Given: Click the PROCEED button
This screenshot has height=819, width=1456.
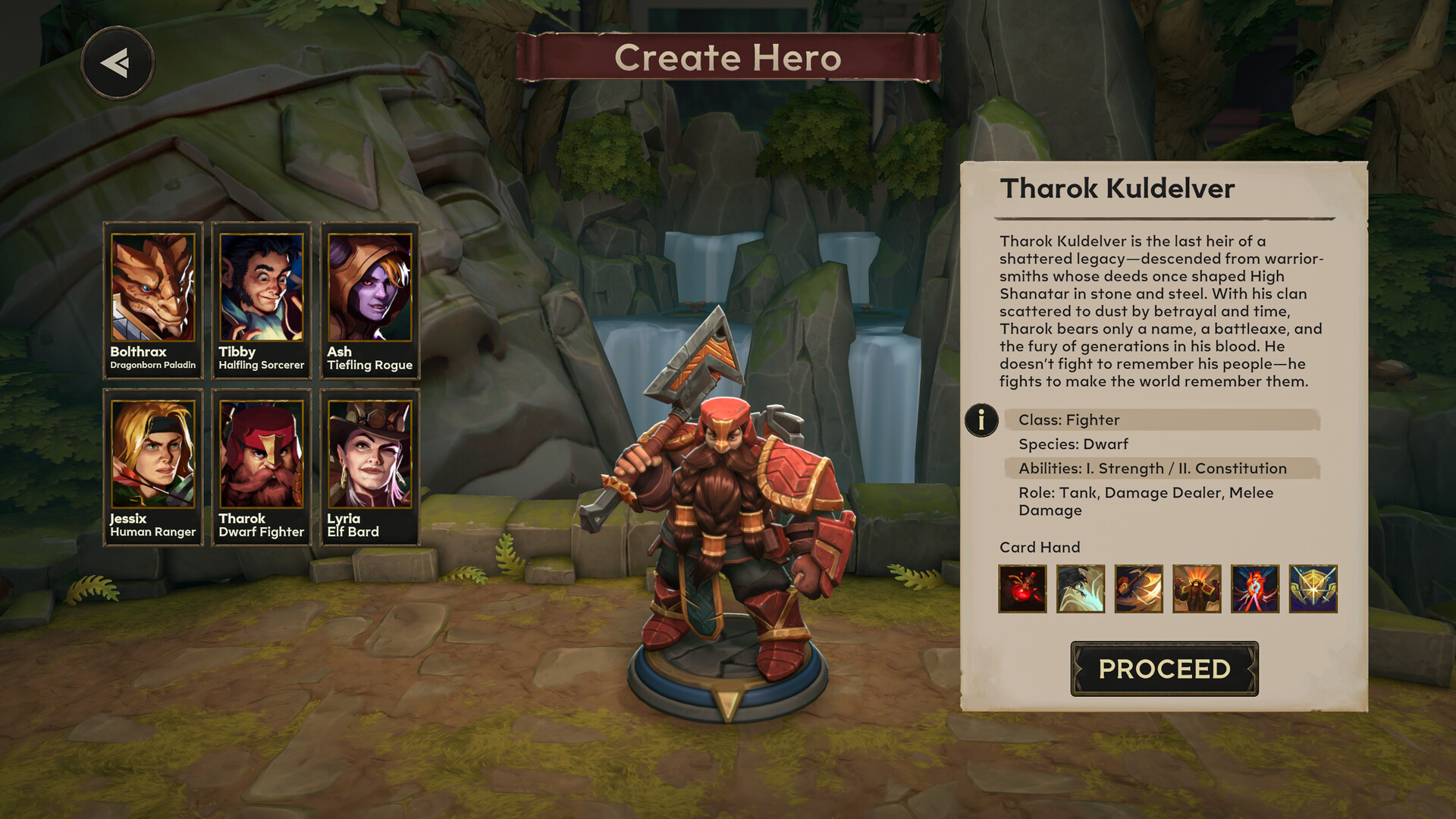Looking at the screenshot, I should tap(1165, 670).
